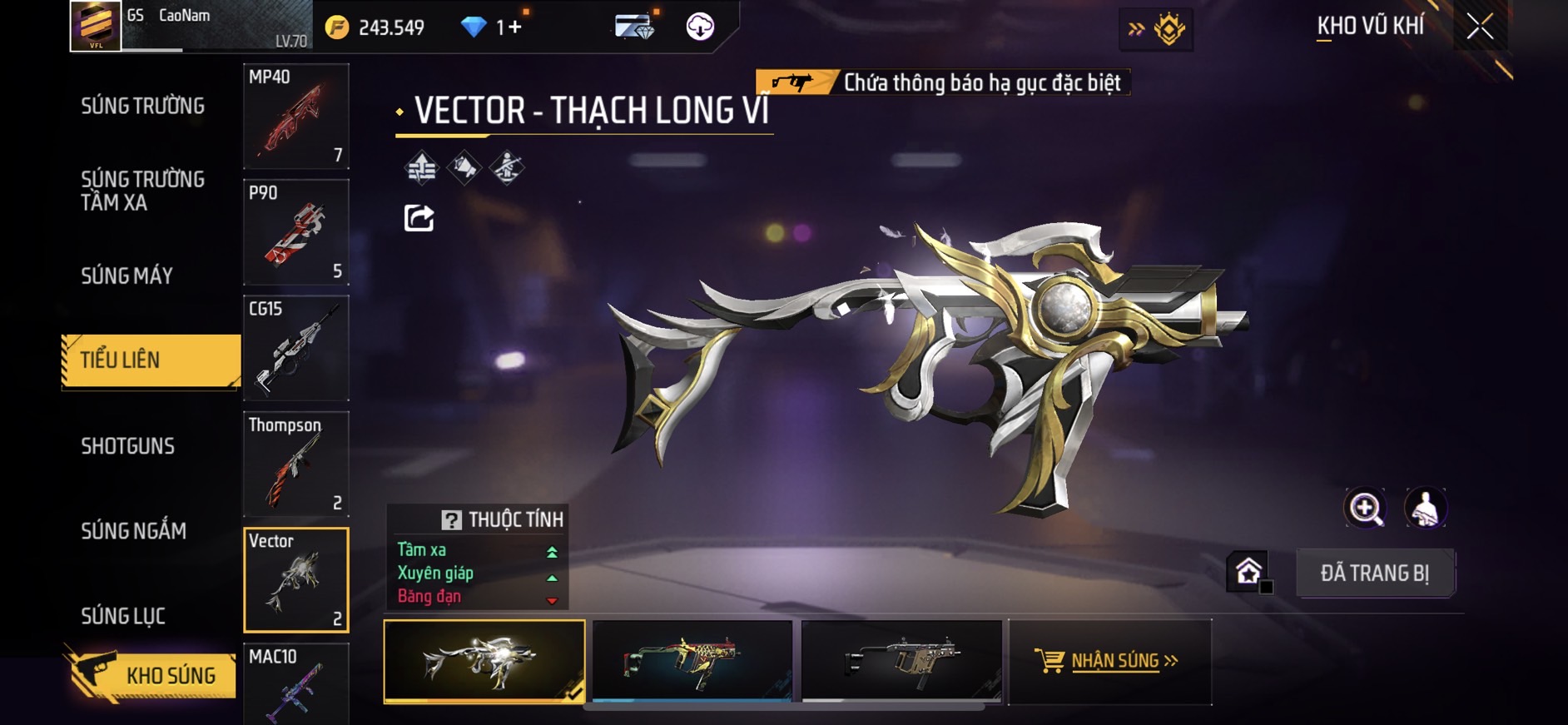Select the red-green Vector skin thumbnail
Image resolution: width=1568 pixels, height=725 pixels.
coord(692,661)
